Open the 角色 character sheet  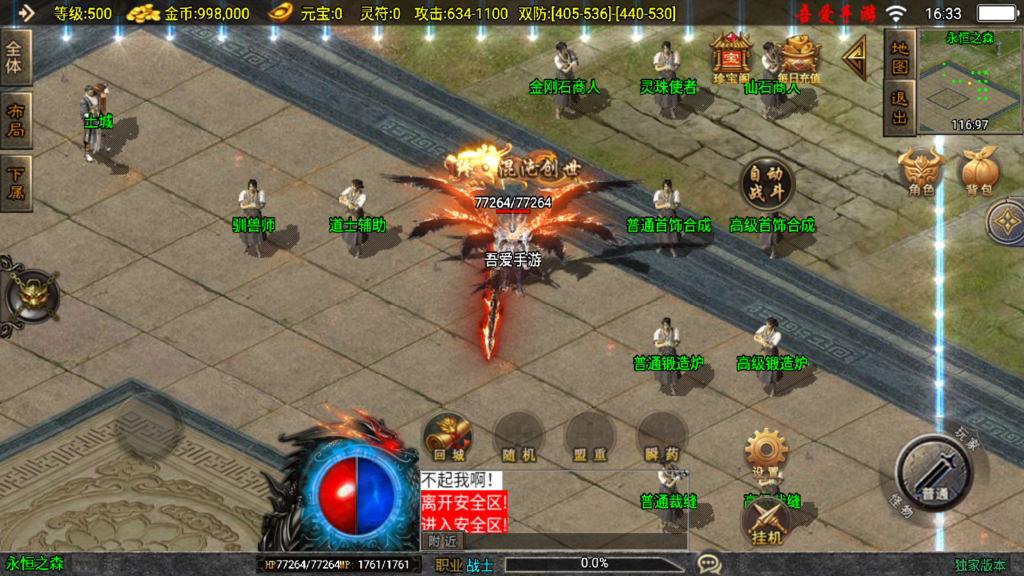tap(921, 171)
